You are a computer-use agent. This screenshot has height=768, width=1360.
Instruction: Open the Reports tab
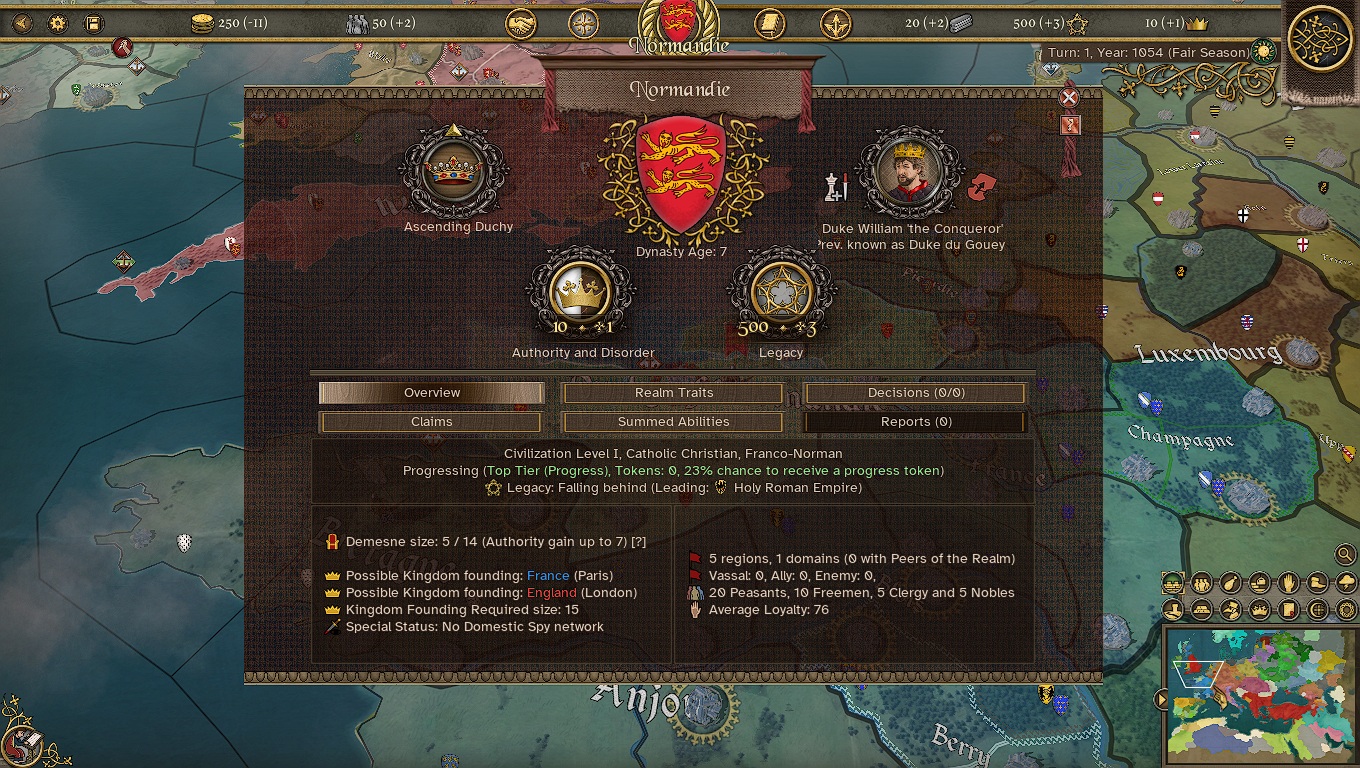(x=916, y=422)
